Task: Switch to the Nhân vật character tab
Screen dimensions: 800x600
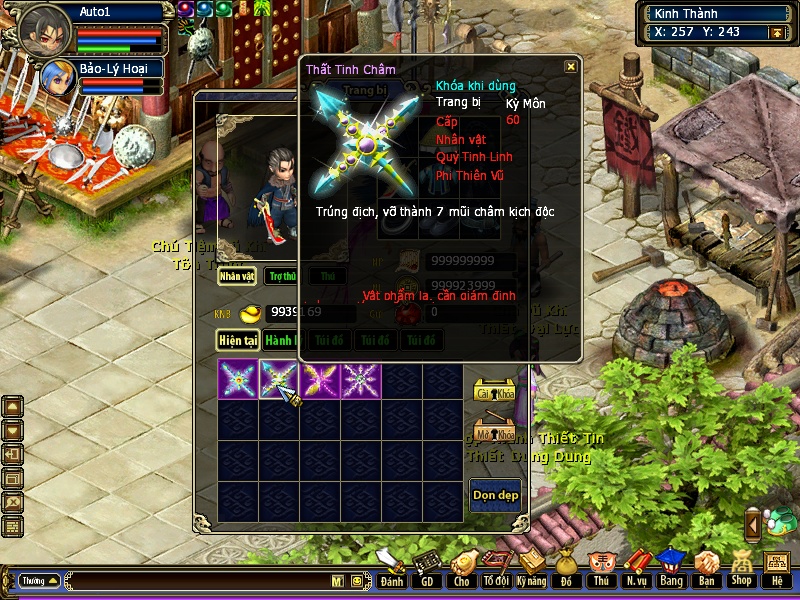Action: coord(238,276)
